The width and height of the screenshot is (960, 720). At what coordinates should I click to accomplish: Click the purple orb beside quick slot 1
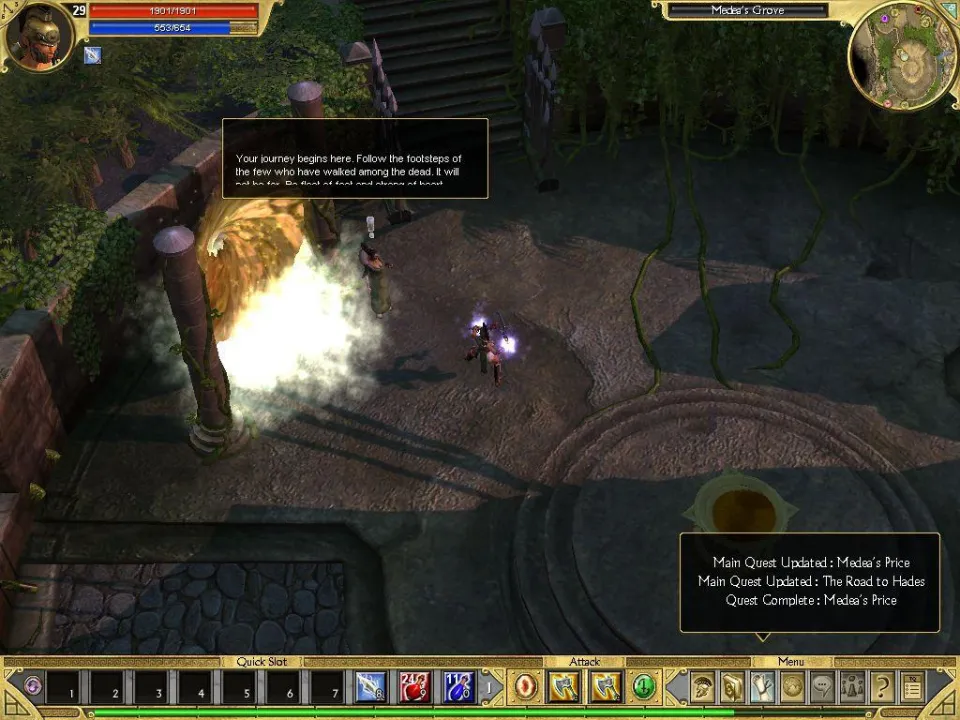[33, 686]
